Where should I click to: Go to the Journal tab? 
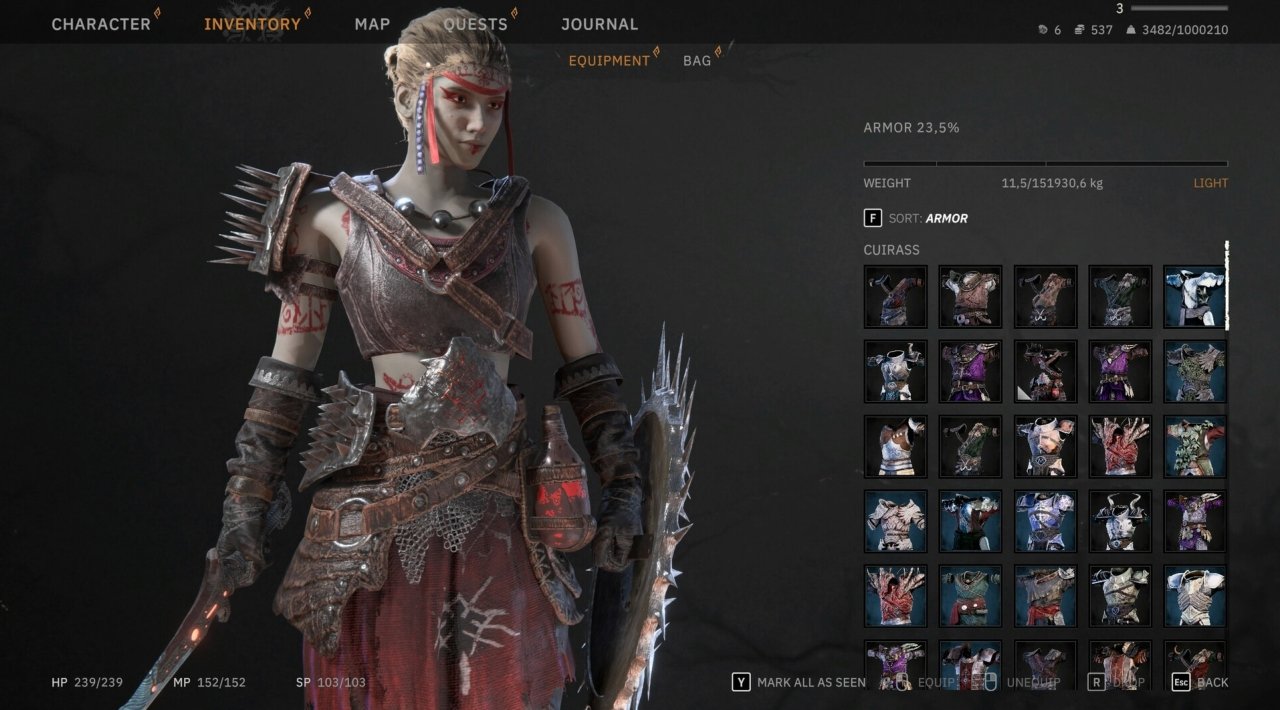pos(599,24)
